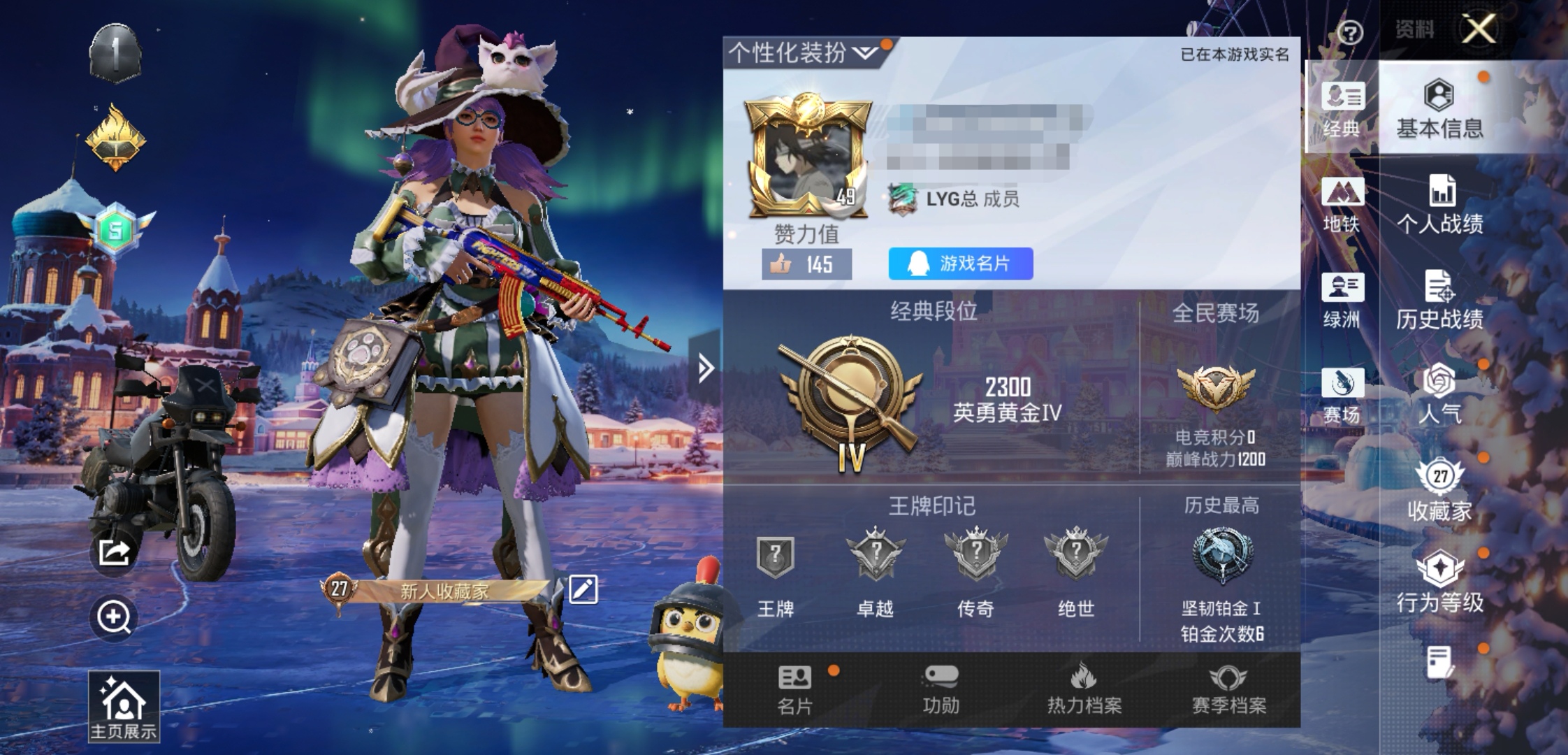Open the 游戏名片 game card button
Screen dimensions: 1568x755
960,264
